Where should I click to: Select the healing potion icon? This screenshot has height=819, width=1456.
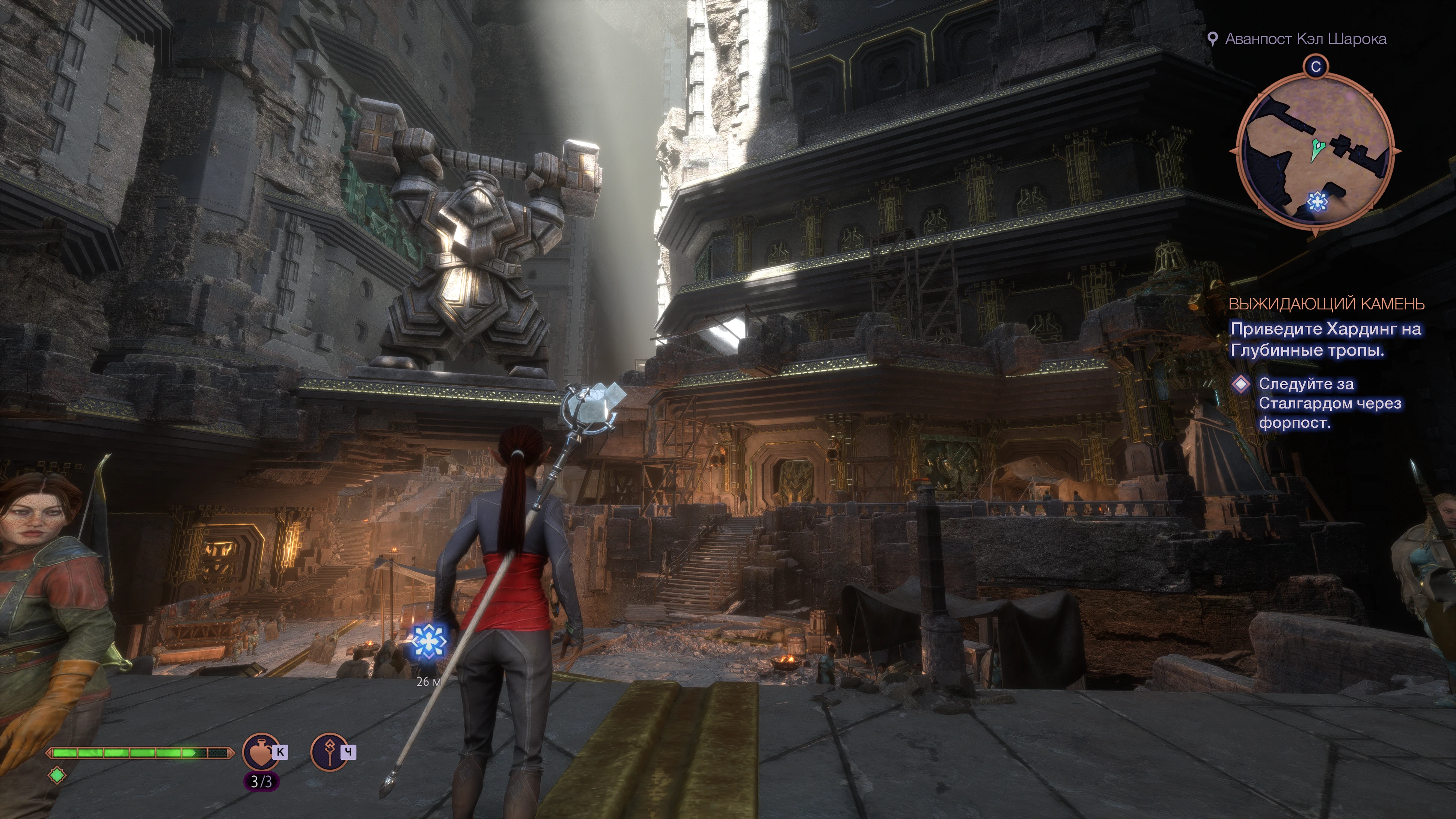pyautogui.click(x=261, y=752)
